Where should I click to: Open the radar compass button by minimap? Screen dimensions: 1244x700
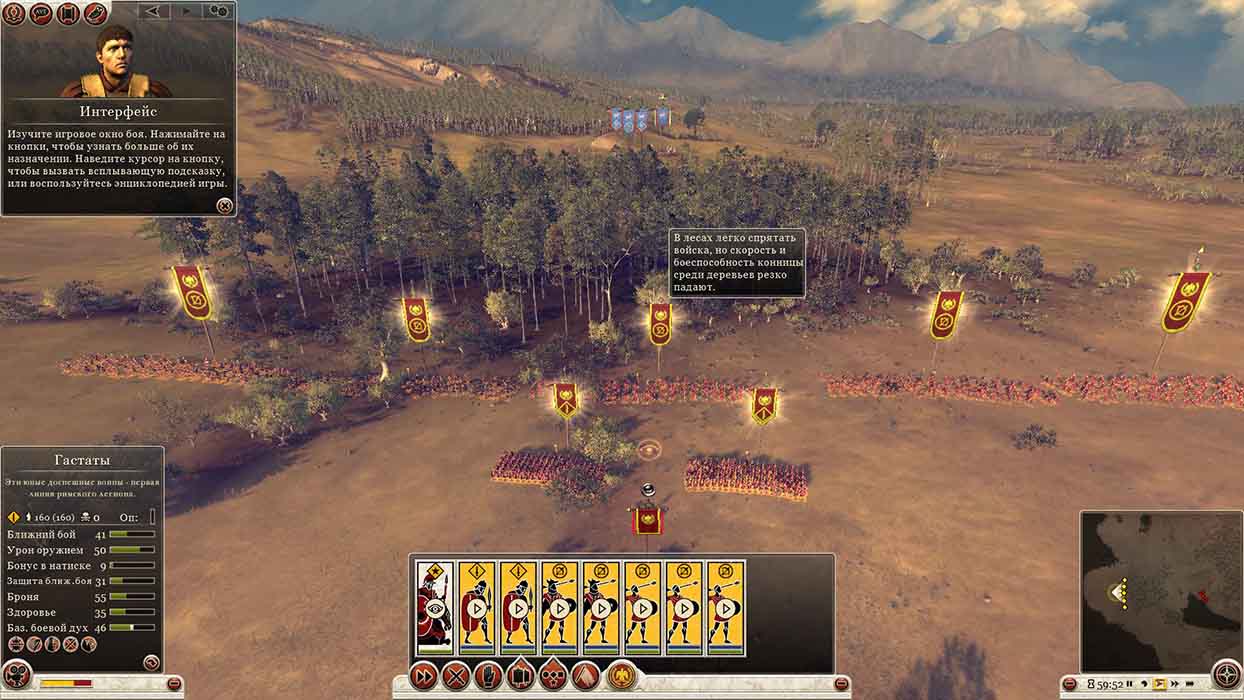1226,675
